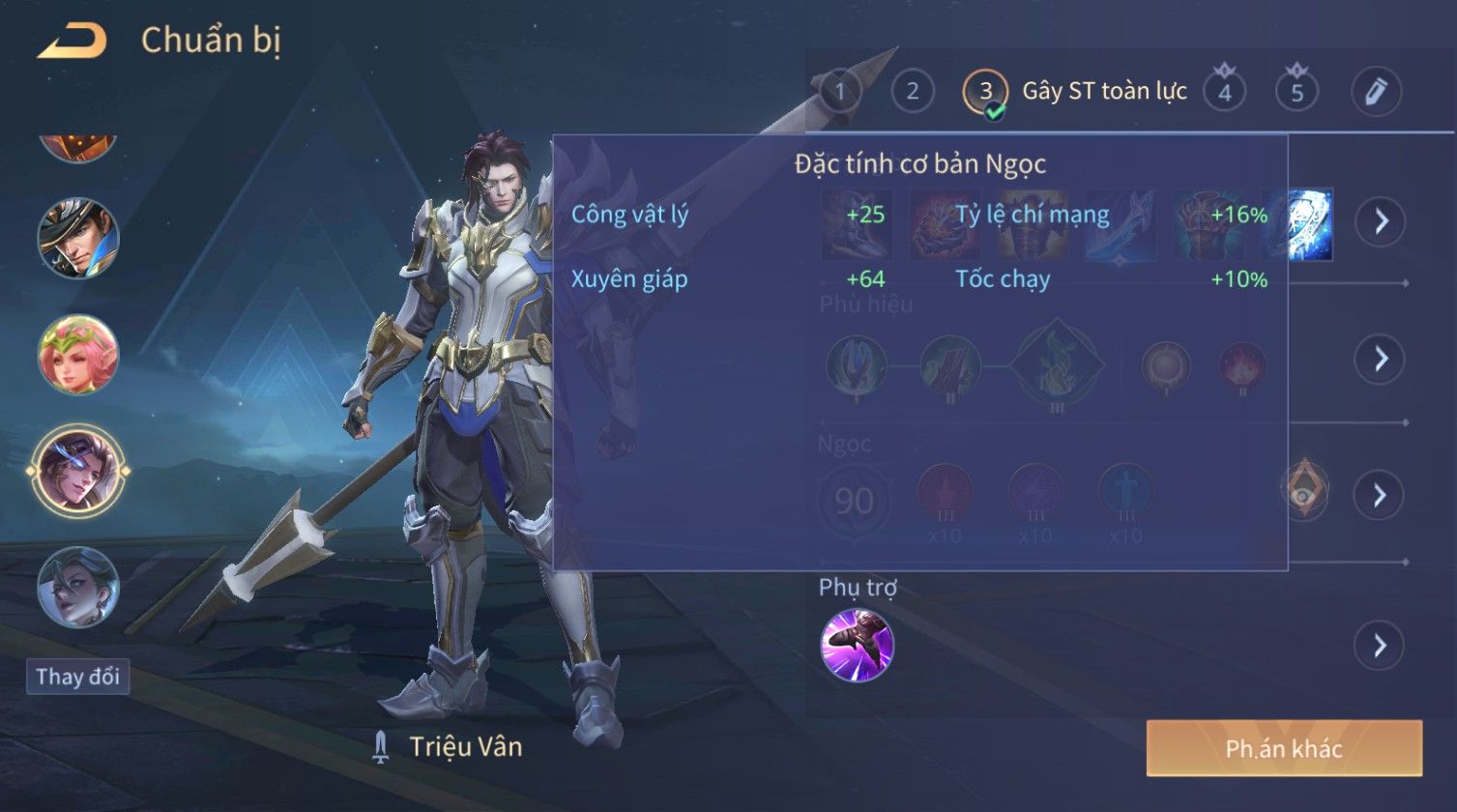This screenshot has width=1457, height=812.
Task: Select the highlighted Triệu Vân portrait
Action: click(x=78, y=471)
